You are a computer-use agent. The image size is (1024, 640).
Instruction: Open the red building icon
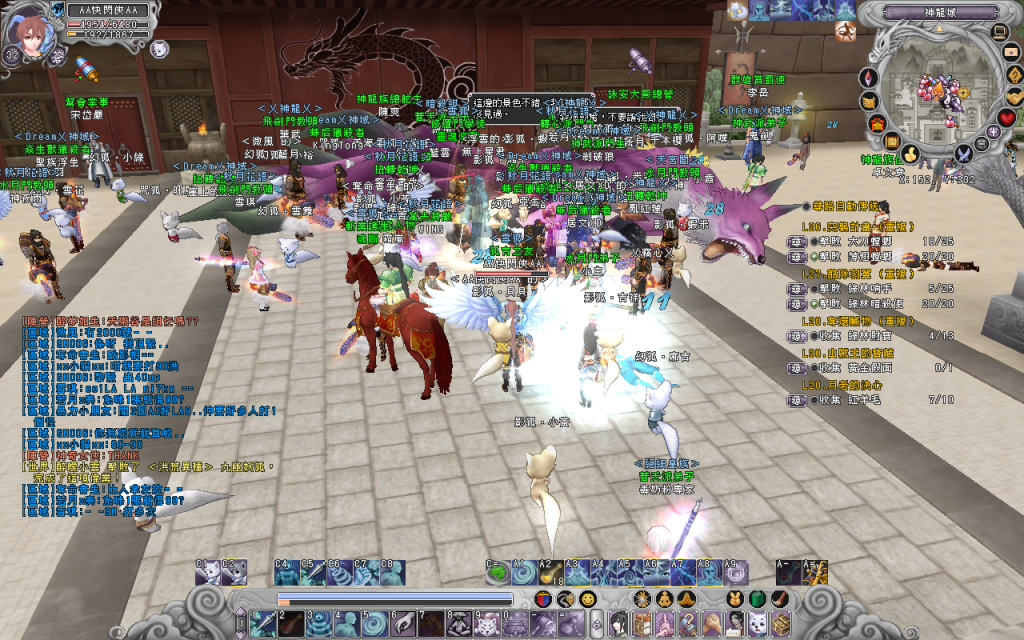point(878,123)
